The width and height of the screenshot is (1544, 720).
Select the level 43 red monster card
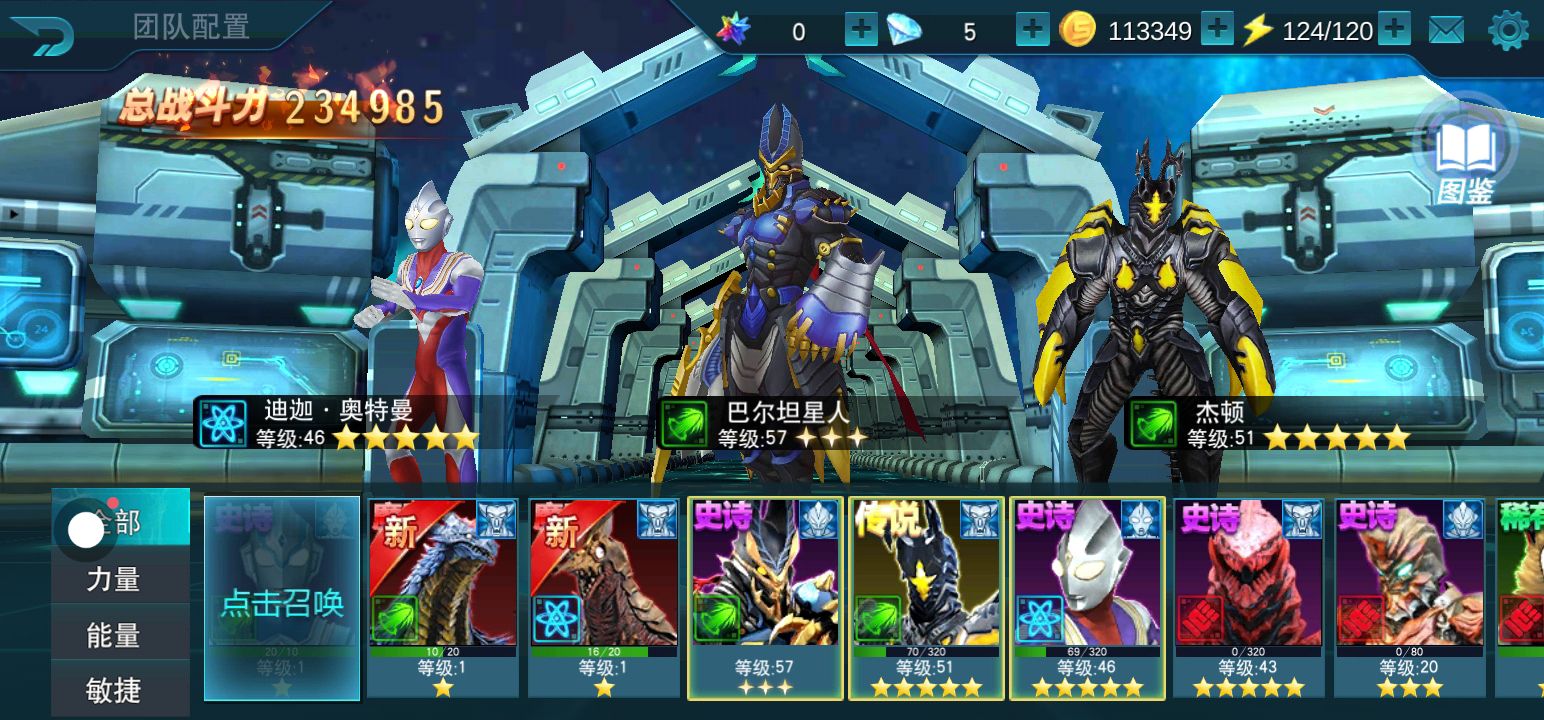point(1248,597)
